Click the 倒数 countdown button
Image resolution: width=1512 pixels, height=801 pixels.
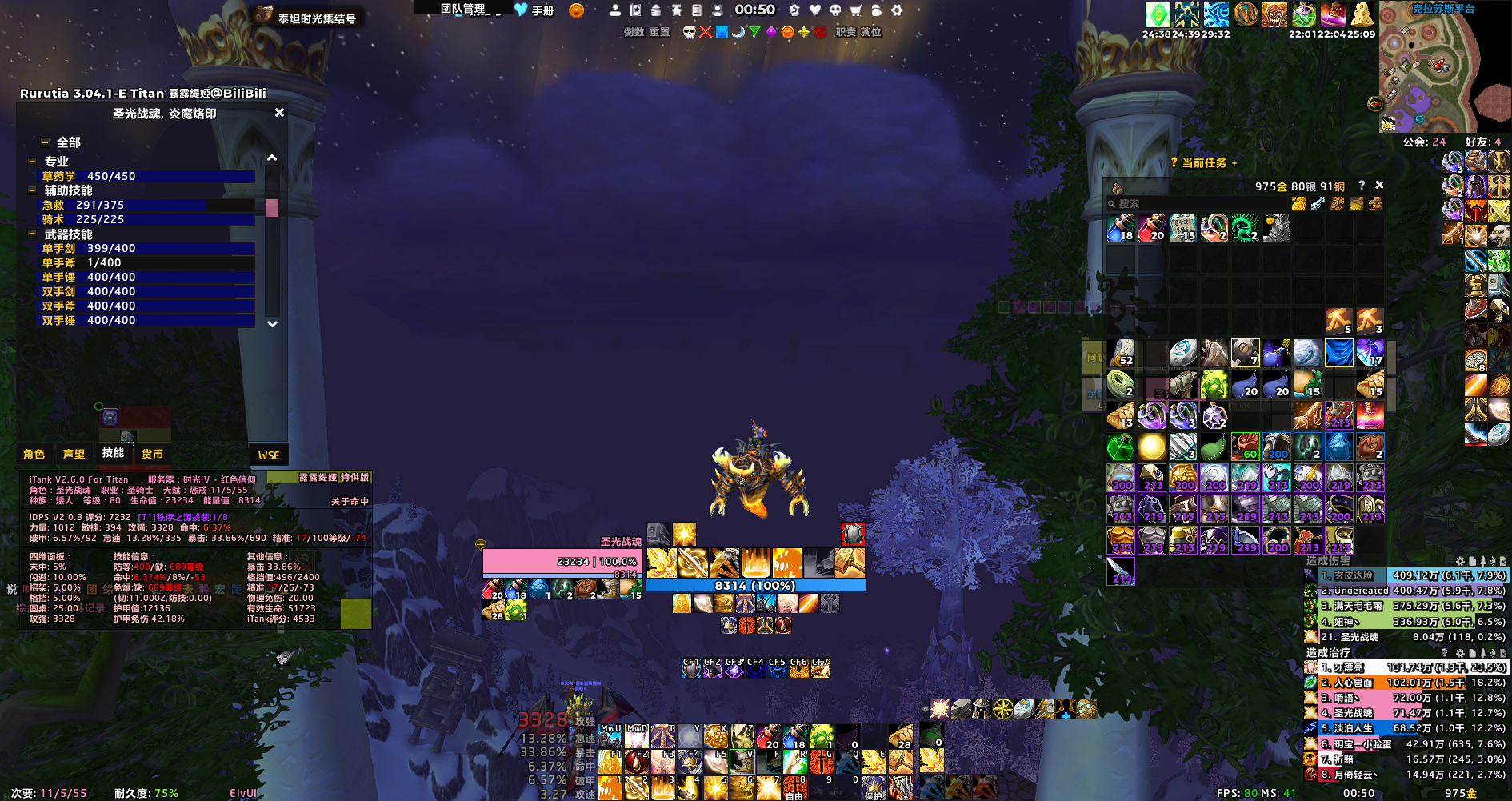(x=634, y=32)
